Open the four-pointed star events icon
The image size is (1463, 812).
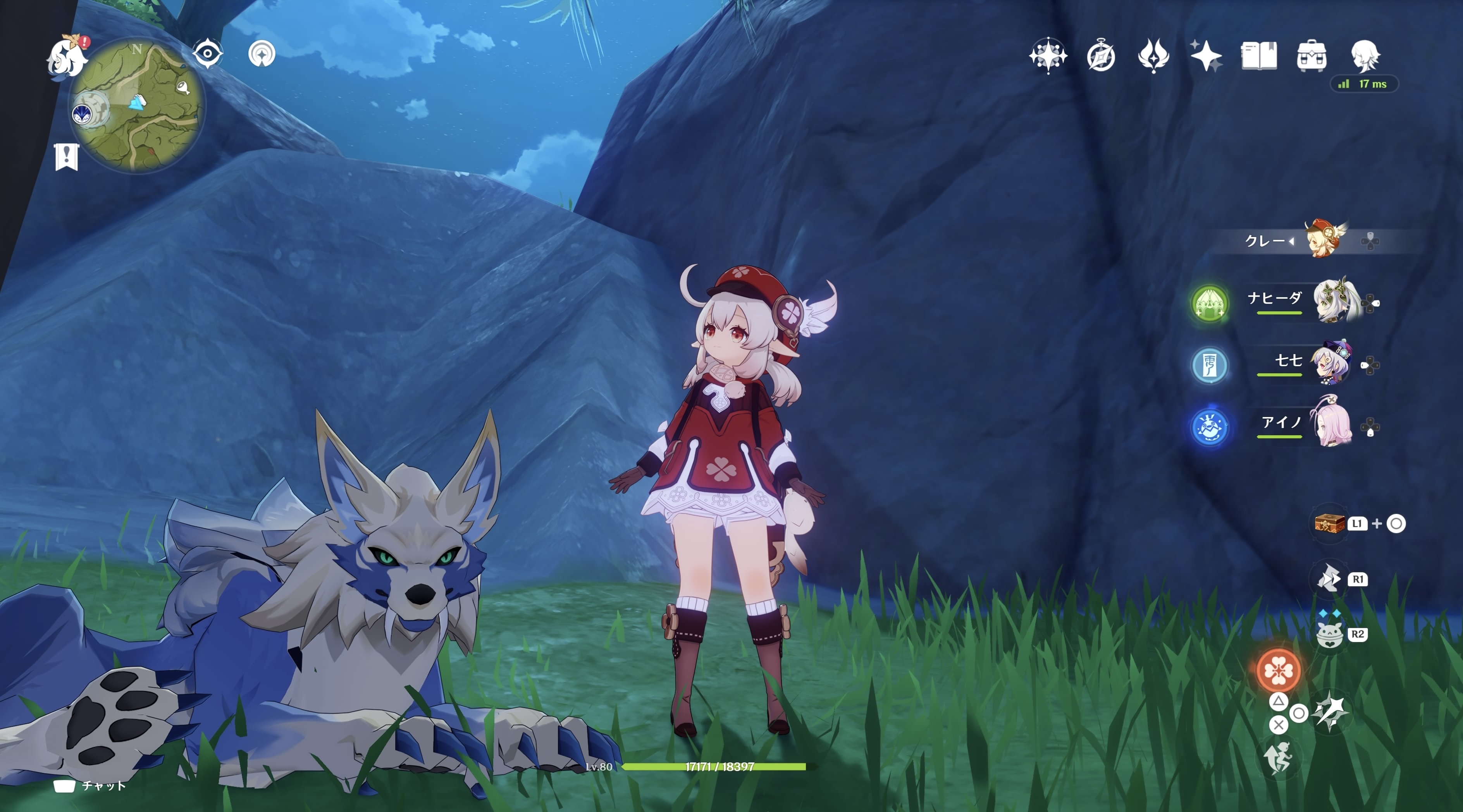(1206, 56)
